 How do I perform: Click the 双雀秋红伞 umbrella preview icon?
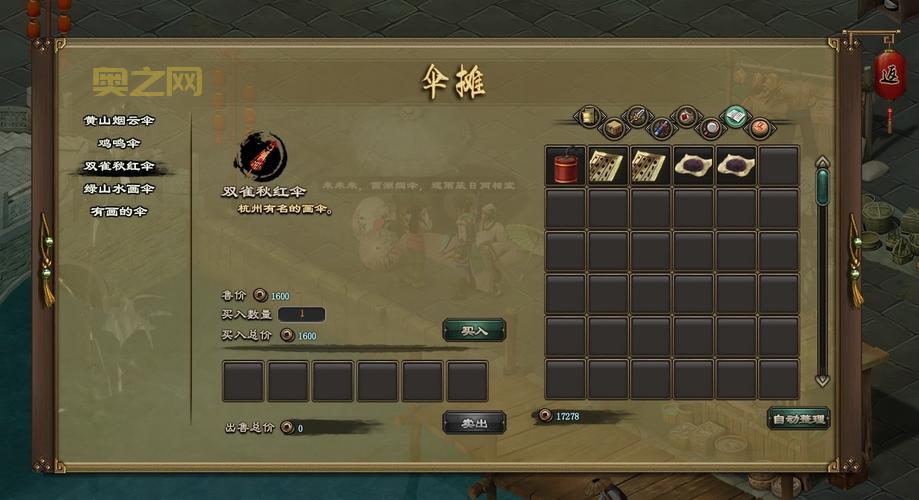click(x=260, y=157)
